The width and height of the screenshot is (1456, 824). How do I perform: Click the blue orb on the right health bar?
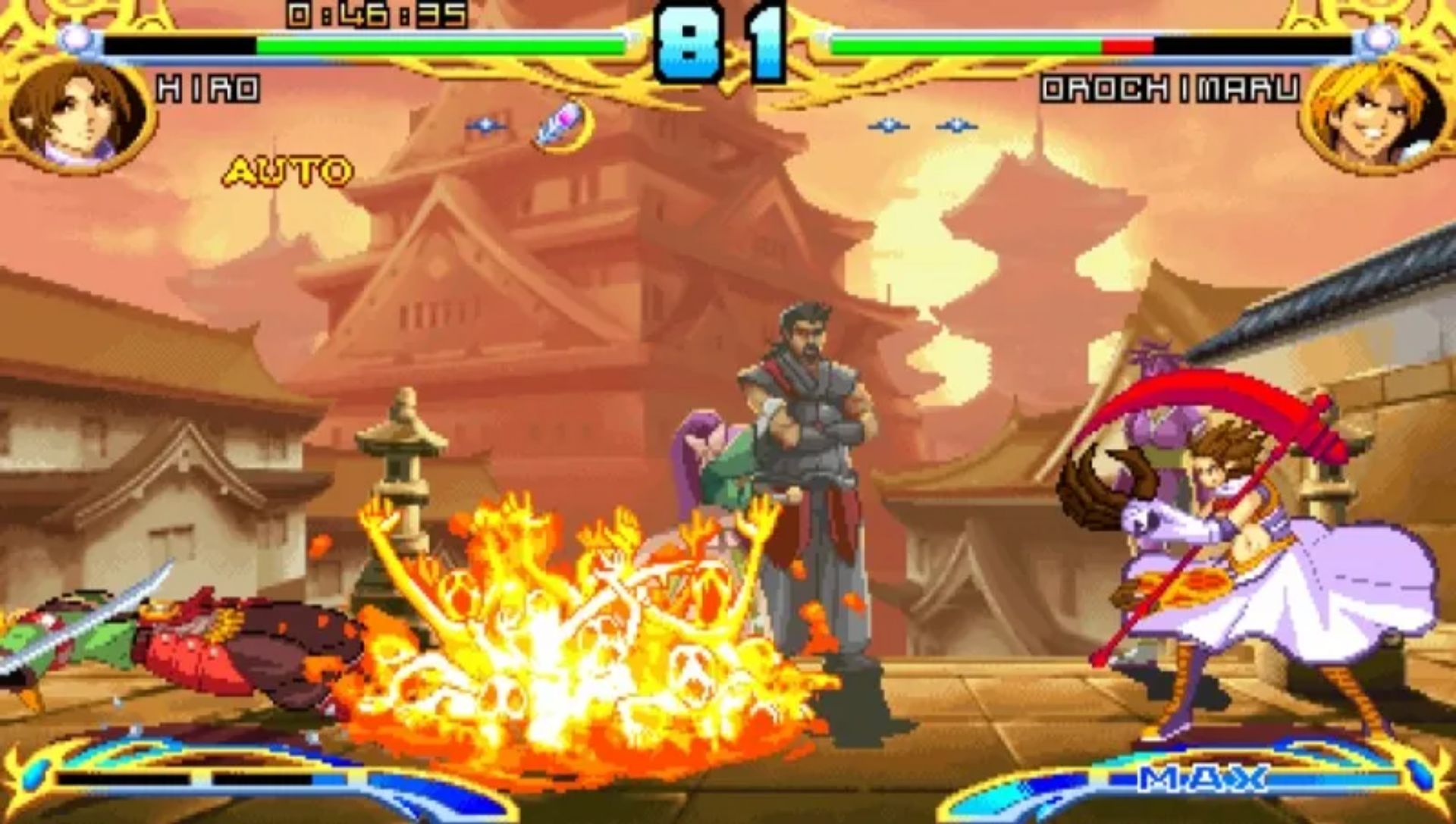point(1379,36)
